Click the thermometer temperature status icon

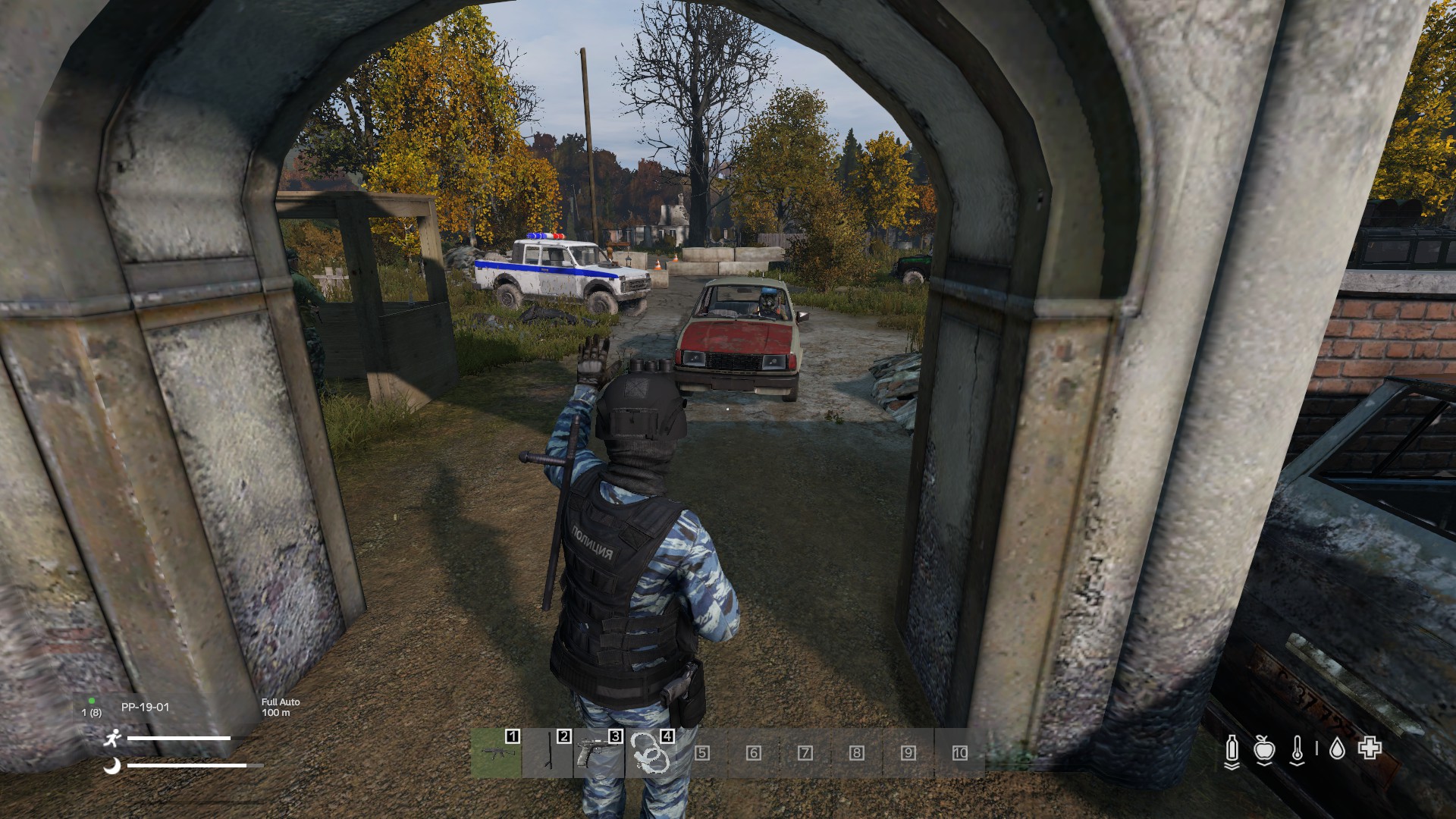click(1298, 750)
